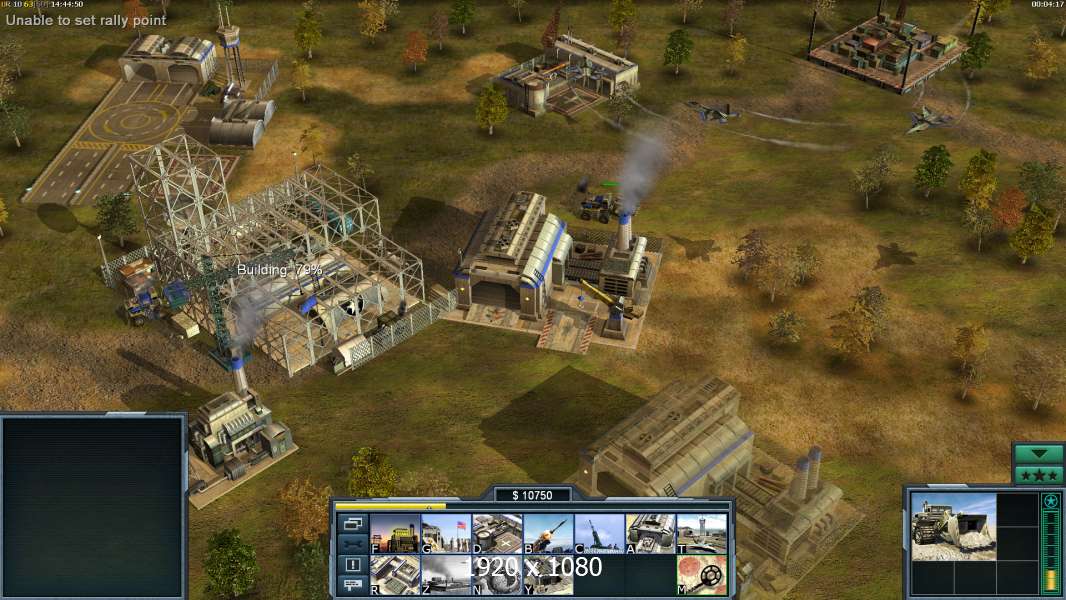Open the exclamation mark alert button
Screen dimensions: 1066x600
click(x=352, y=565)
